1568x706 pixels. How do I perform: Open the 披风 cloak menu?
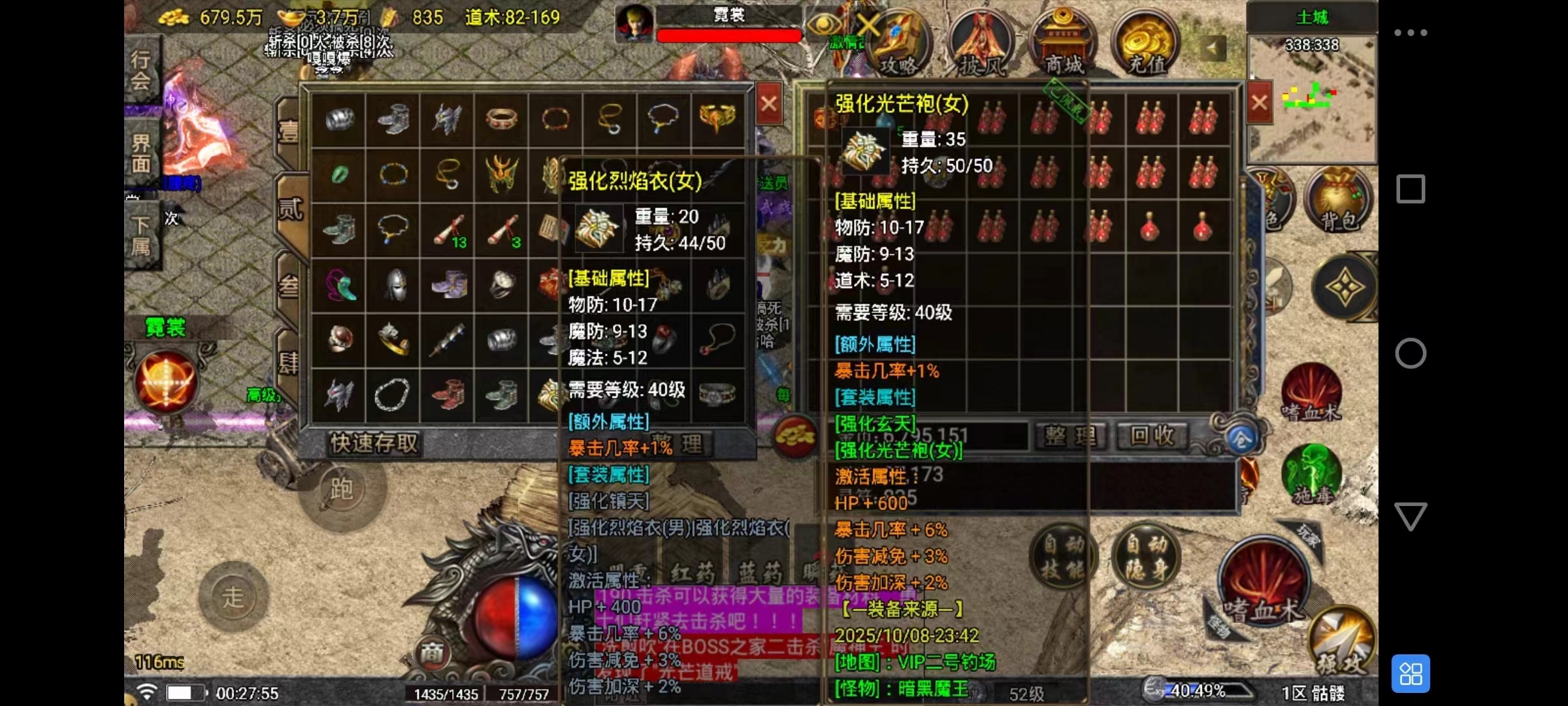(x=979, y=43)
